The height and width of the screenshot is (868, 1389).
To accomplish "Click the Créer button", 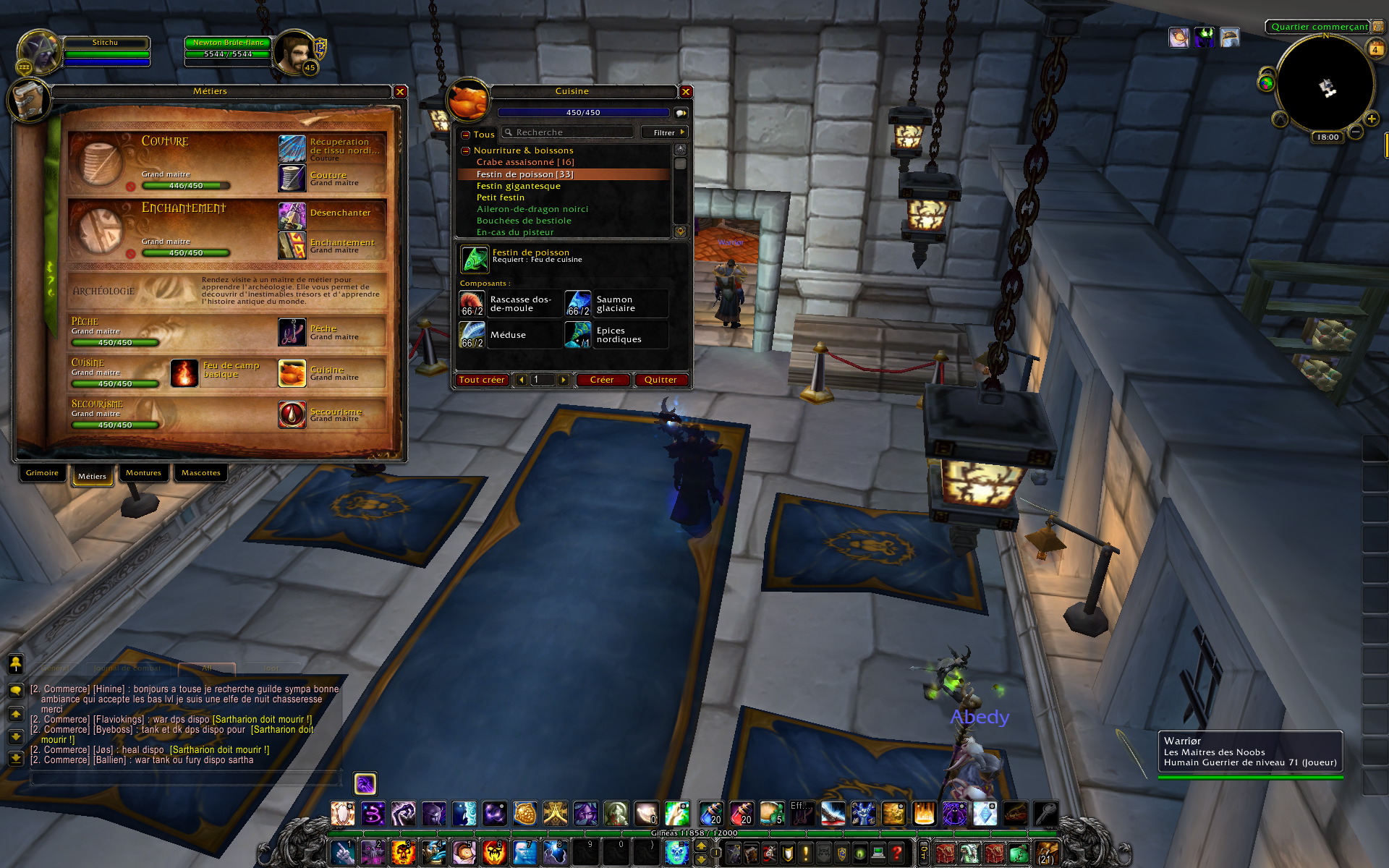I will click(601, 380).
